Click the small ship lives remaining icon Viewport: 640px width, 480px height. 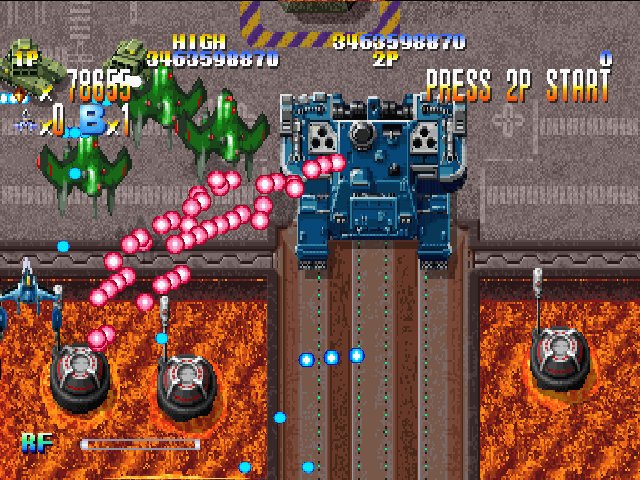(27, 124)
